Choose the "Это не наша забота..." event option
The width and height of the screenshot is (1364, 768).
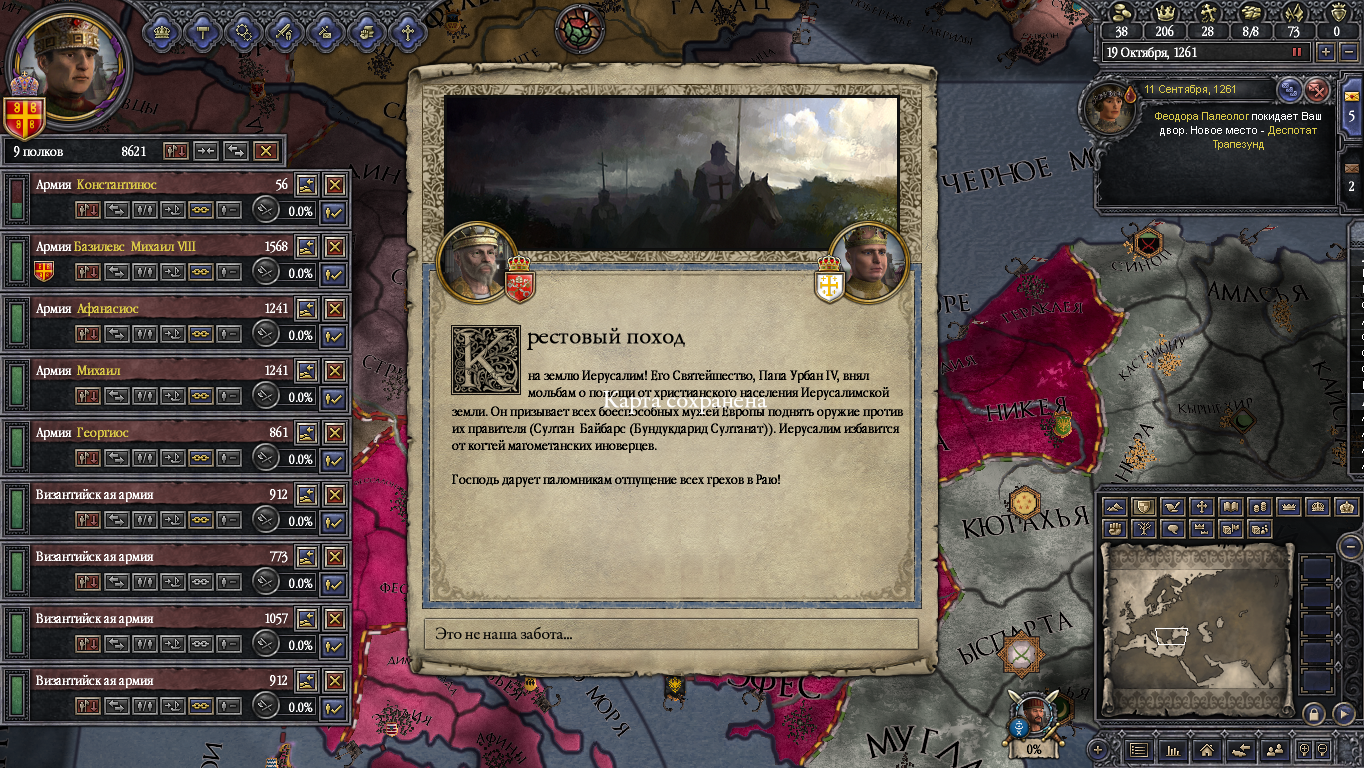click(x=671, y=634)
